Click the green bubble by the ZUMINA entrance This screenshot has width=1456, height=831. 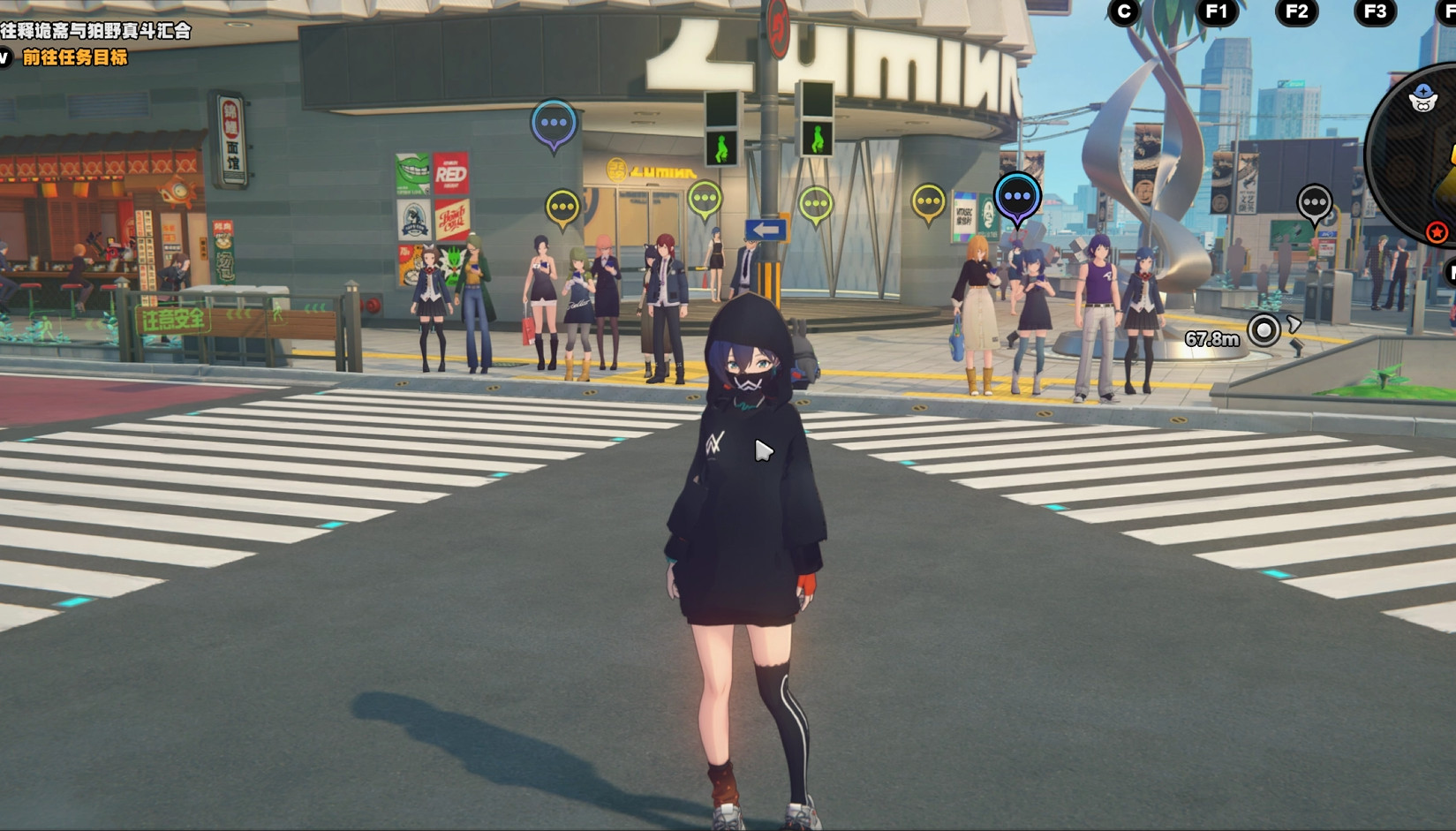coord(704,199)
